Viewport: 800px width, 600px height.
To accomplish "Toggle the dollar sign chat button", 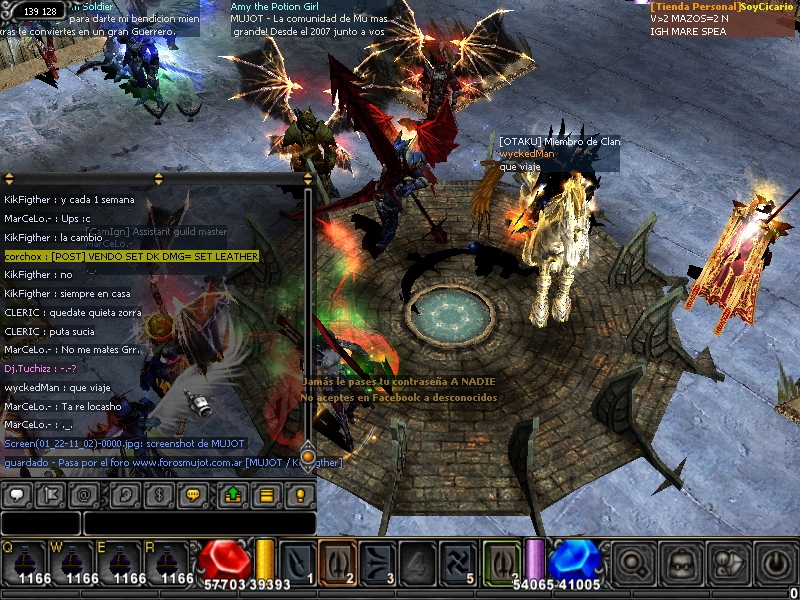I will 157,495.
